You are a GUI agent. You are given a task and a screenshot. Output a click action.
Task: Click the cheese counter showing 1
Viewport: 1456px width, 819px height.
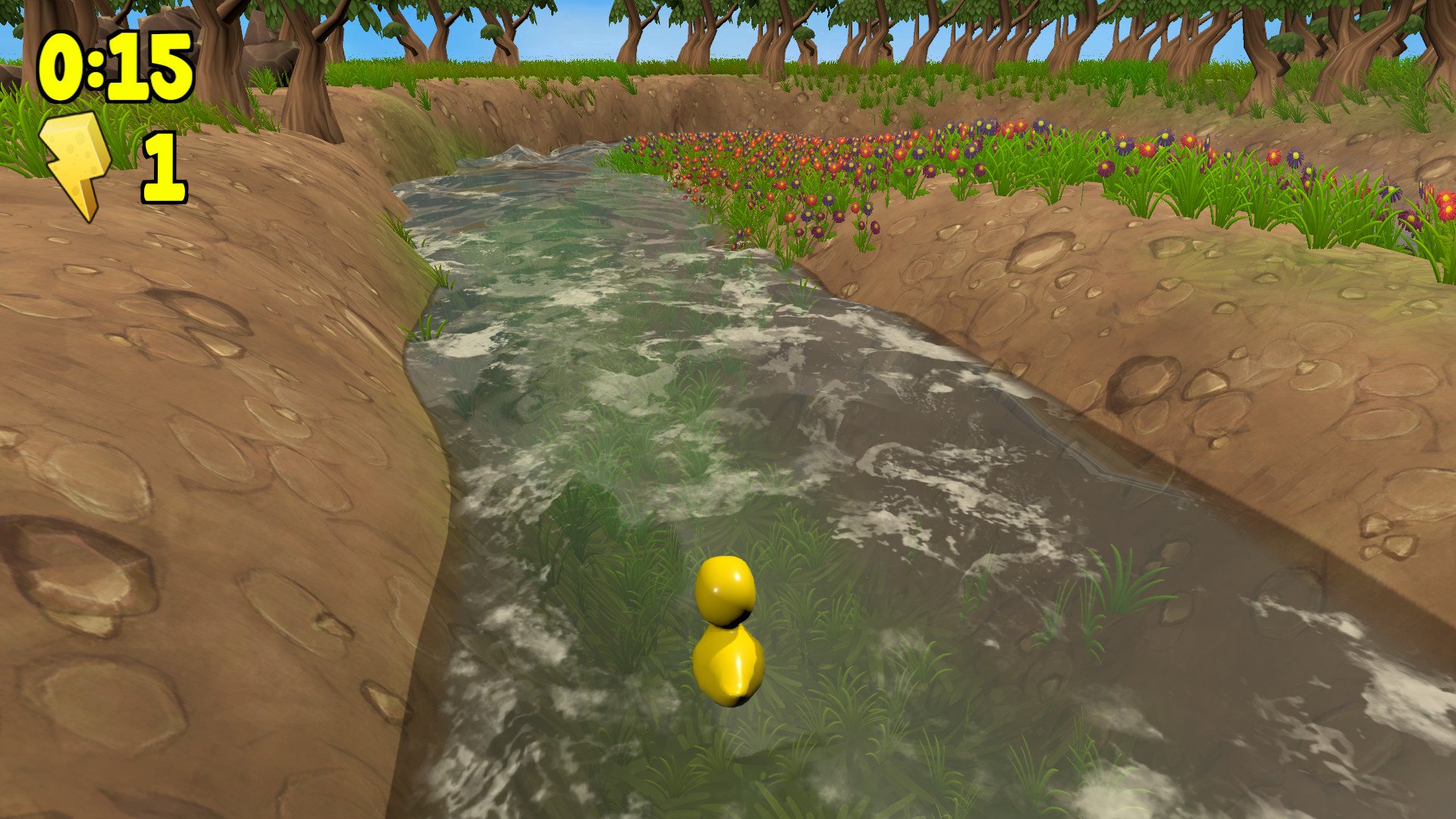[x=165, y=165]
